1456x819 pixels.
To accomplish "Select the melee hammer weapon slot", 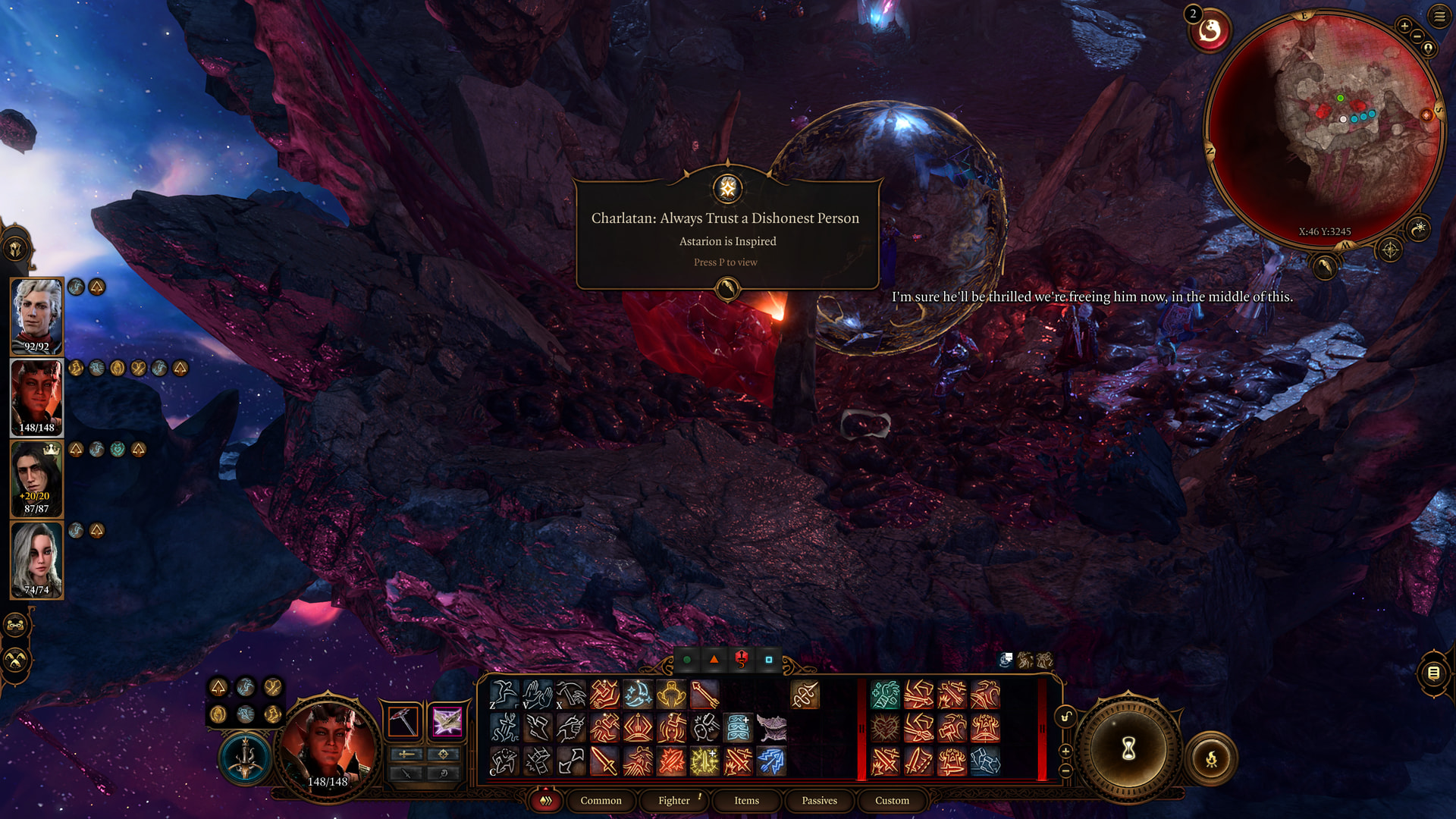I will tap(403, 721).
